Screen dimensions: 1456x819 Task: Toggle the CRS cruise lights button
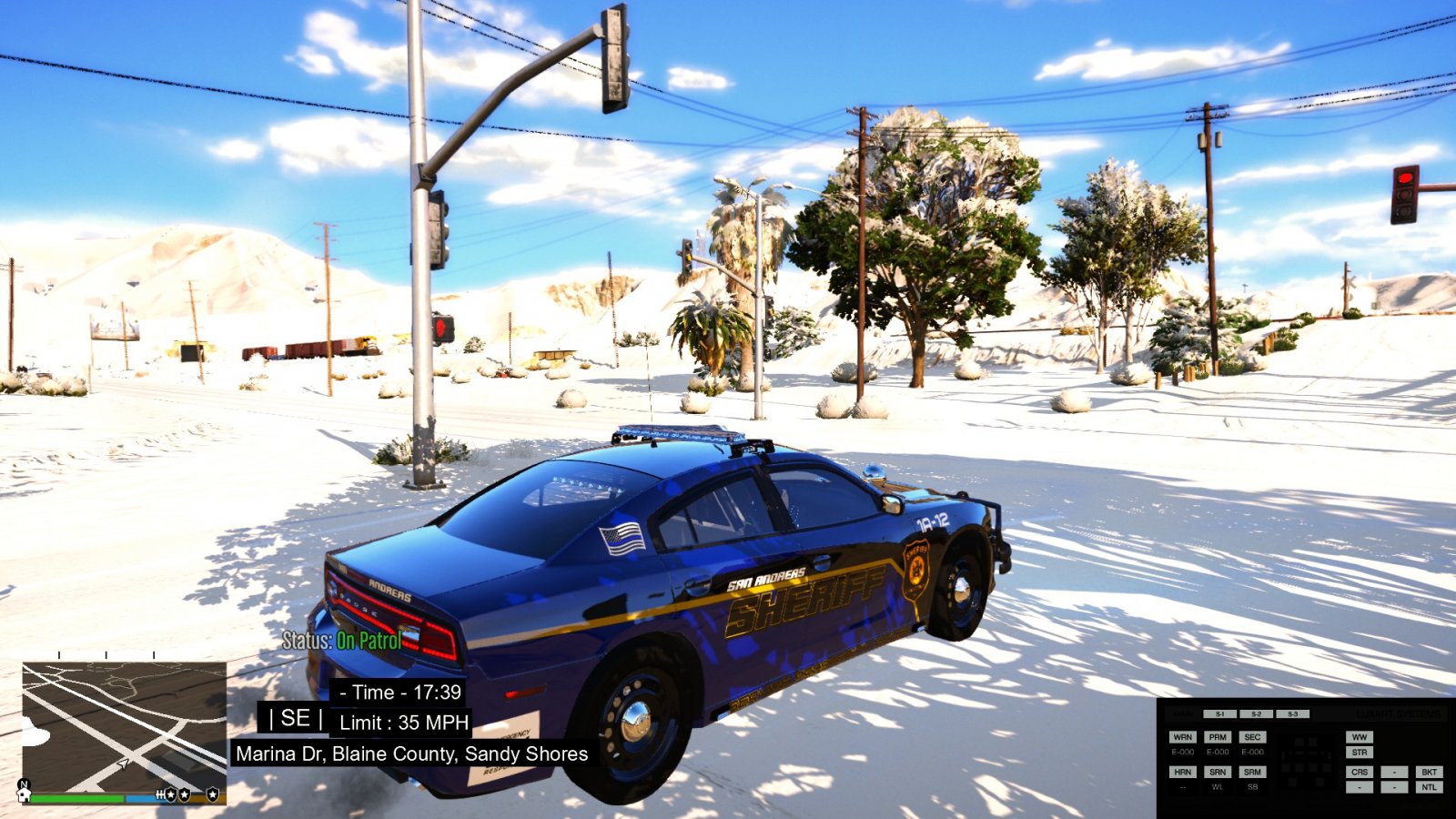click(x=1360, y=772)
